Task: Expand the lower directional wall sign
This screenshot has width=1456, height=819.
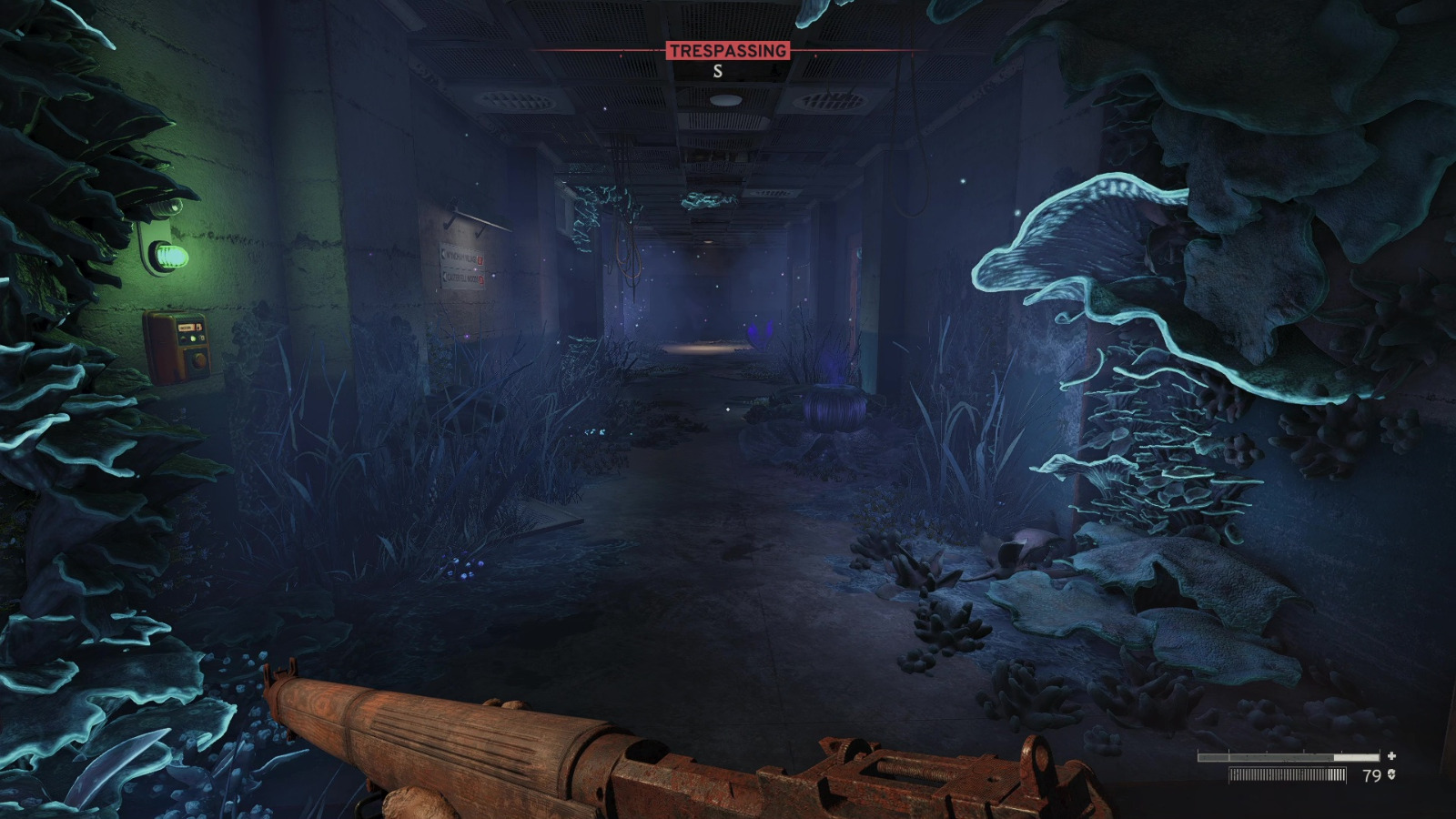Action: (462, 278)
